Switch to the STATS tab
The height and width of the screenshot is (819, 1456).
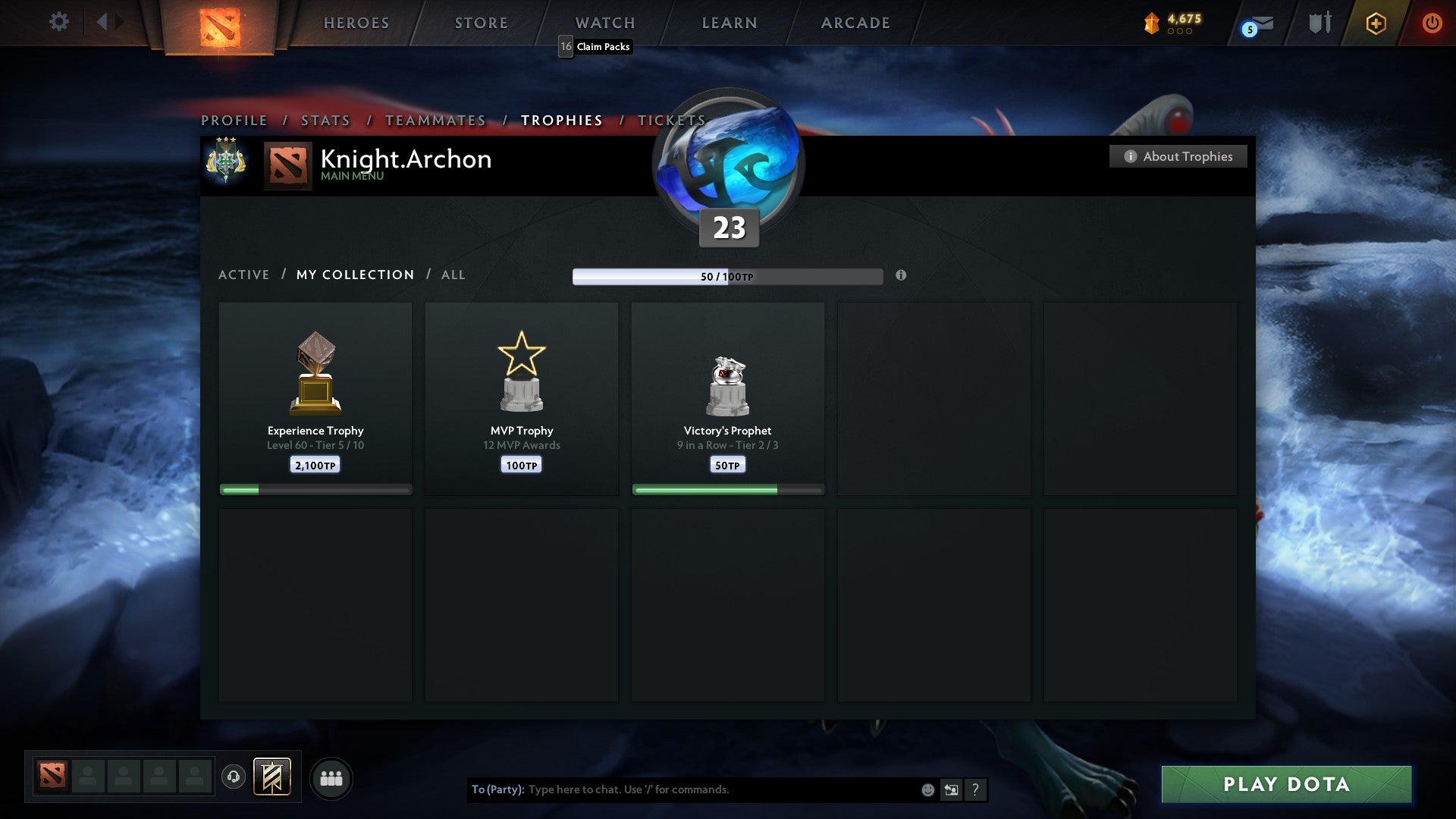325,120
